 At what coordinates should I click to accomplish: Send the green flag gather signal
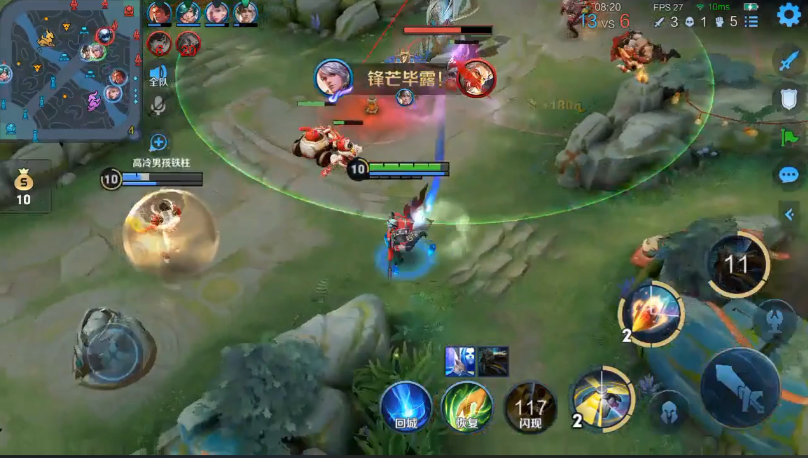tap(789, 137)
